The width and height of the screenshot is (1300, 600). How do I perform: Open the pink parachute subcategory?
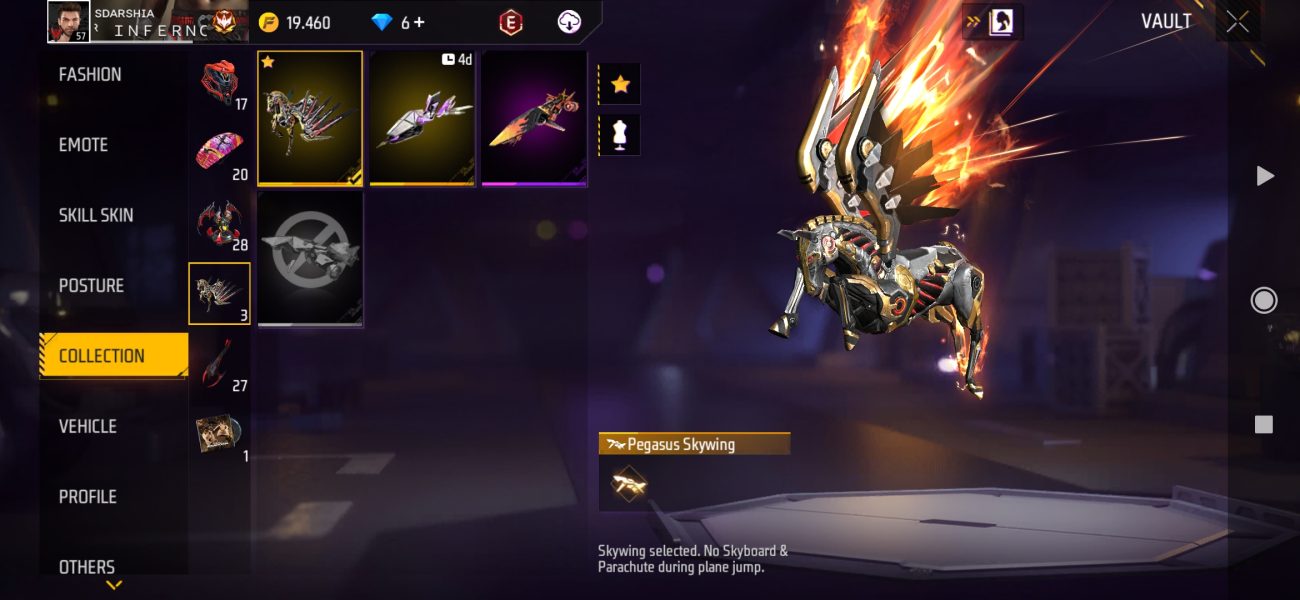pyautogui.click(x=219, y=153)
